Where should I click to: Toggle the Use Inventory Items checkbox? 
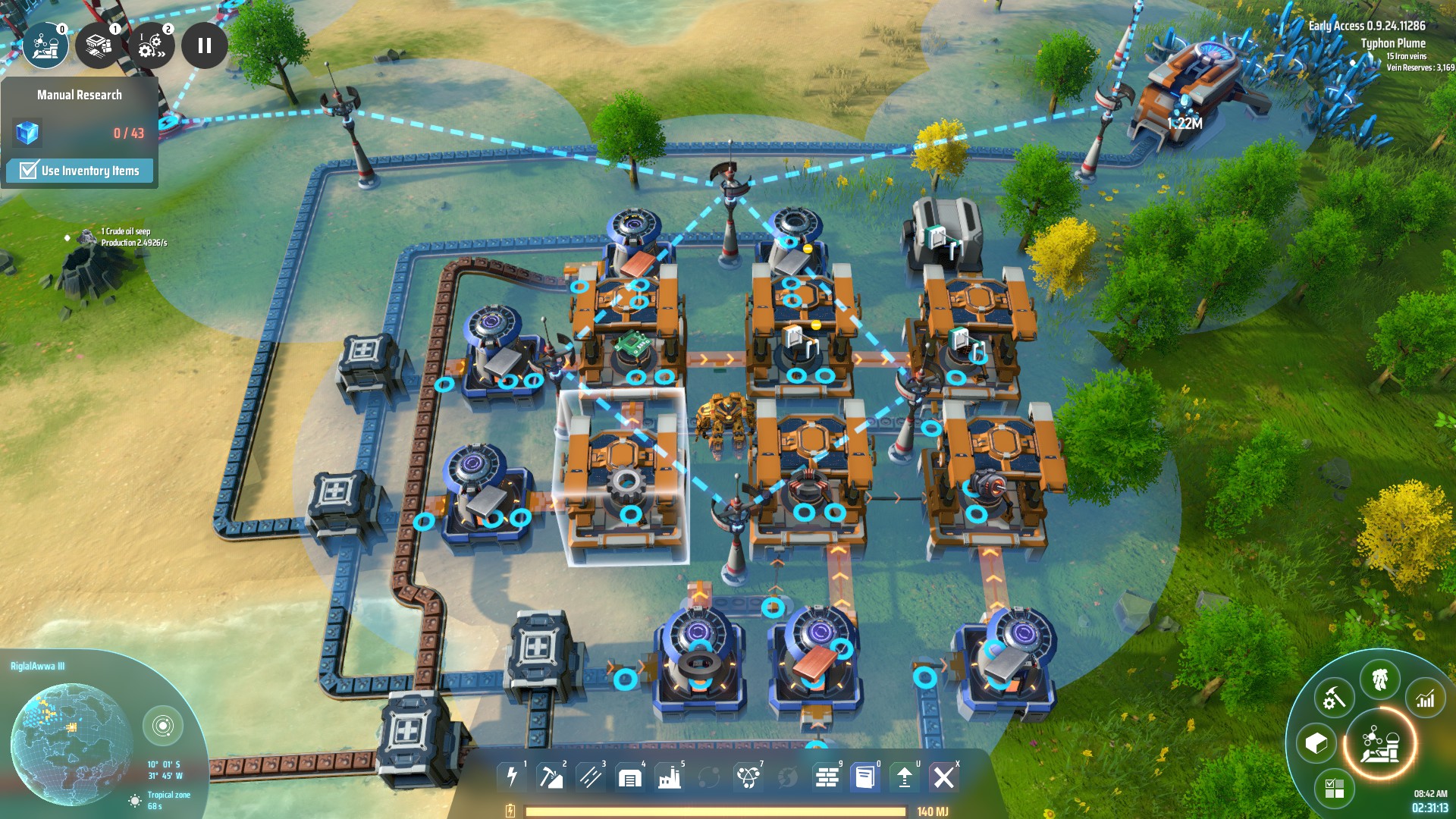coord(29,171)
